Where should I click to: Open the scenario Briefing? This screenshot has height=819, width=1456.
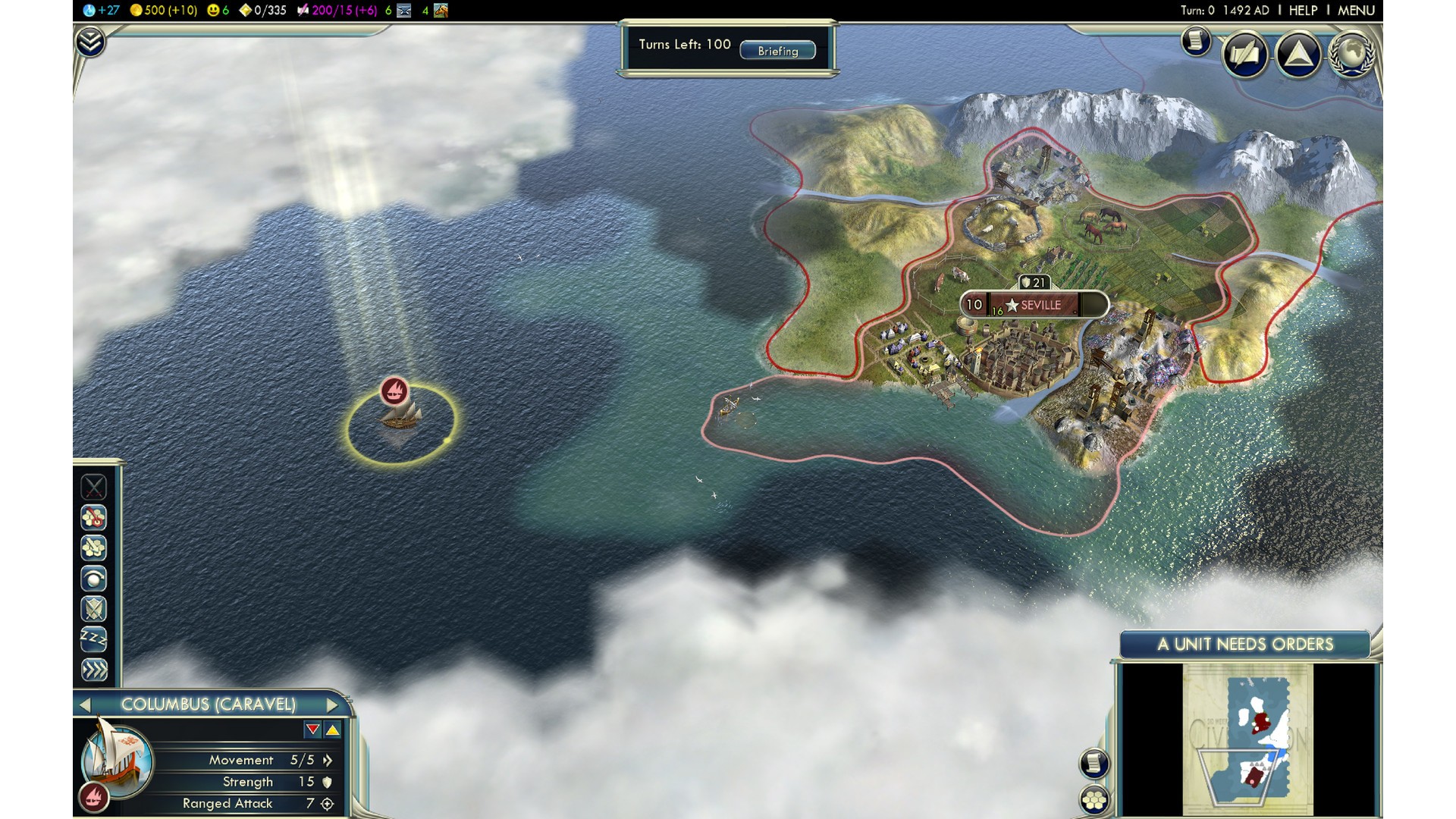[777, 51]
